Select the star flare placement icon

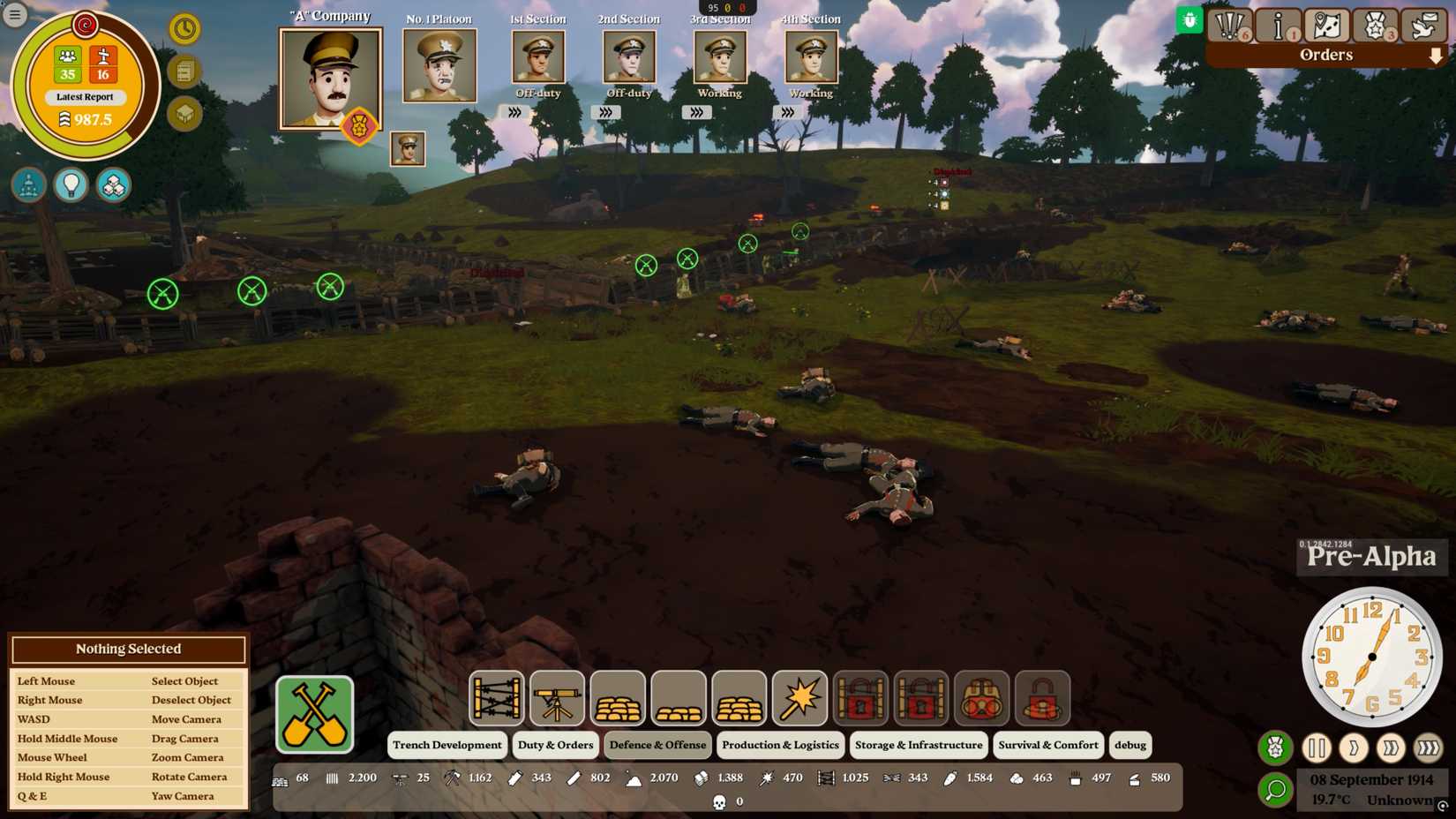(798, 698)
